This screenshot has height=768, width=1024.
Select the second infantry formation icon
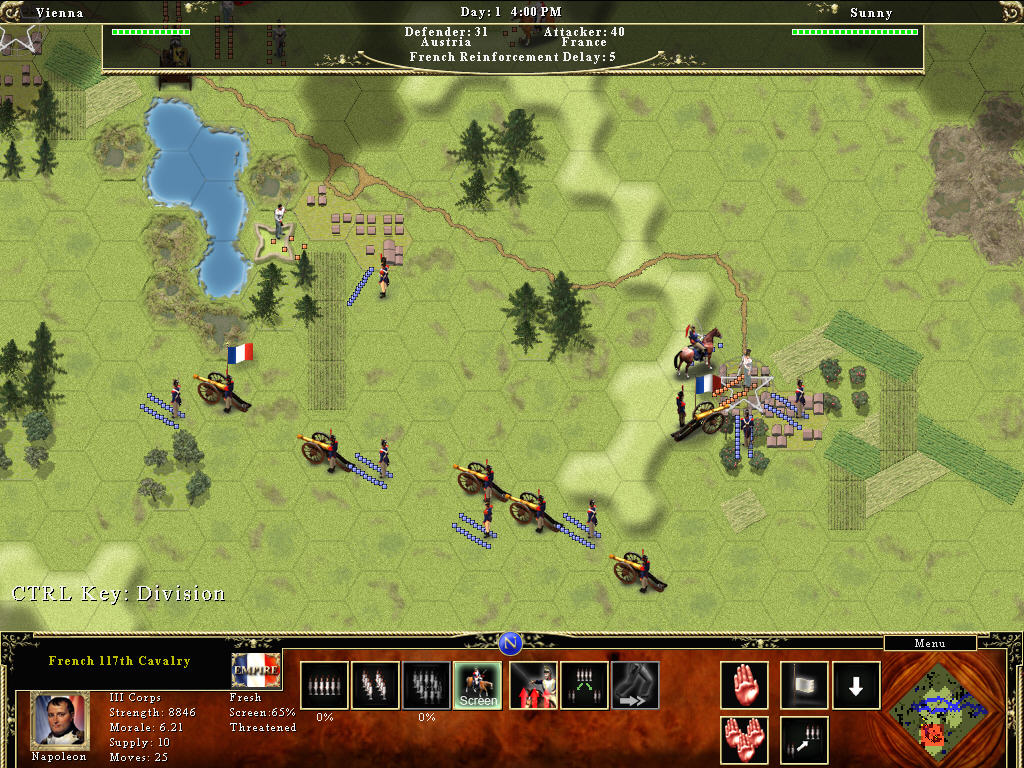375,685
